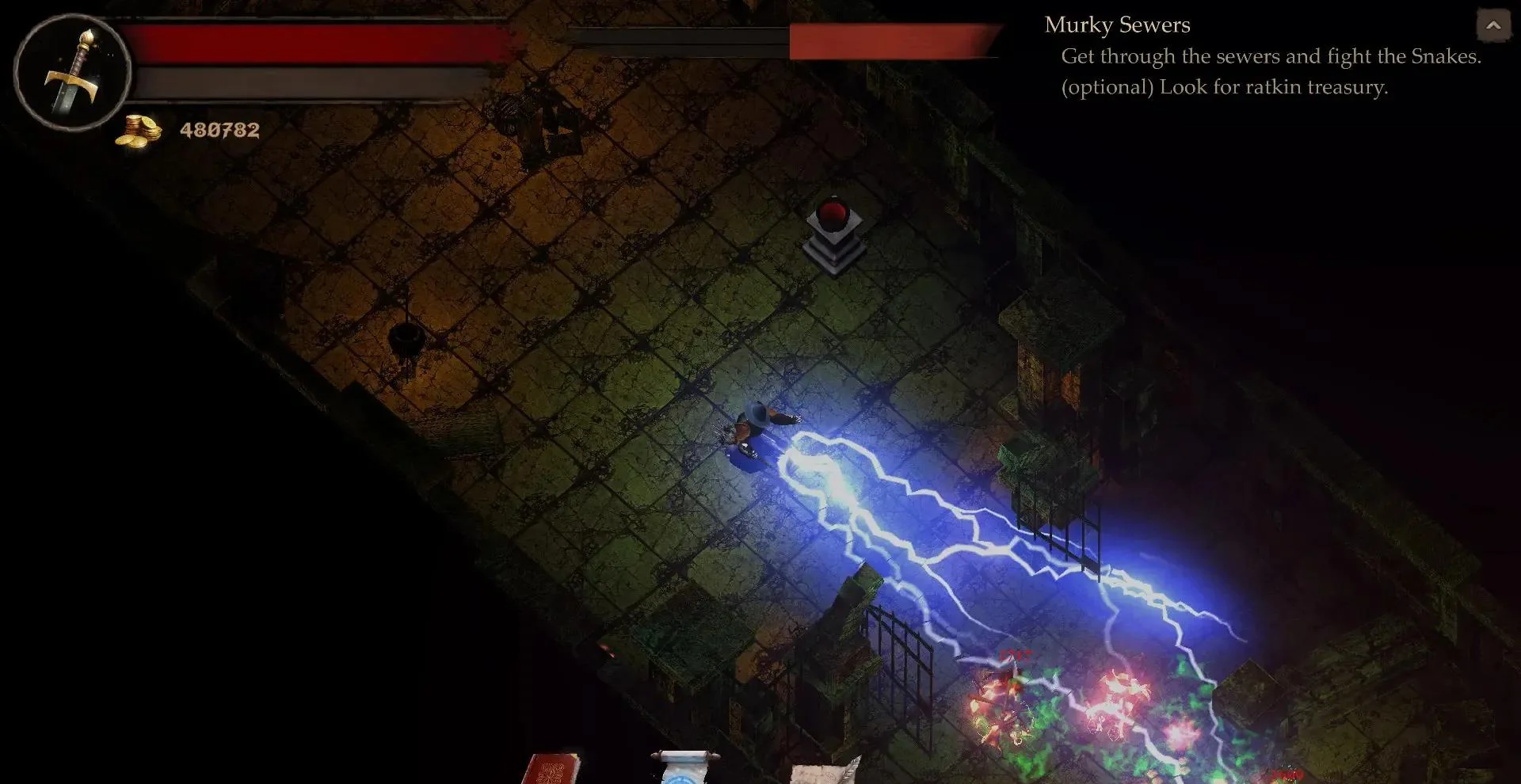Click the gold coins icon

coord(139,131)
